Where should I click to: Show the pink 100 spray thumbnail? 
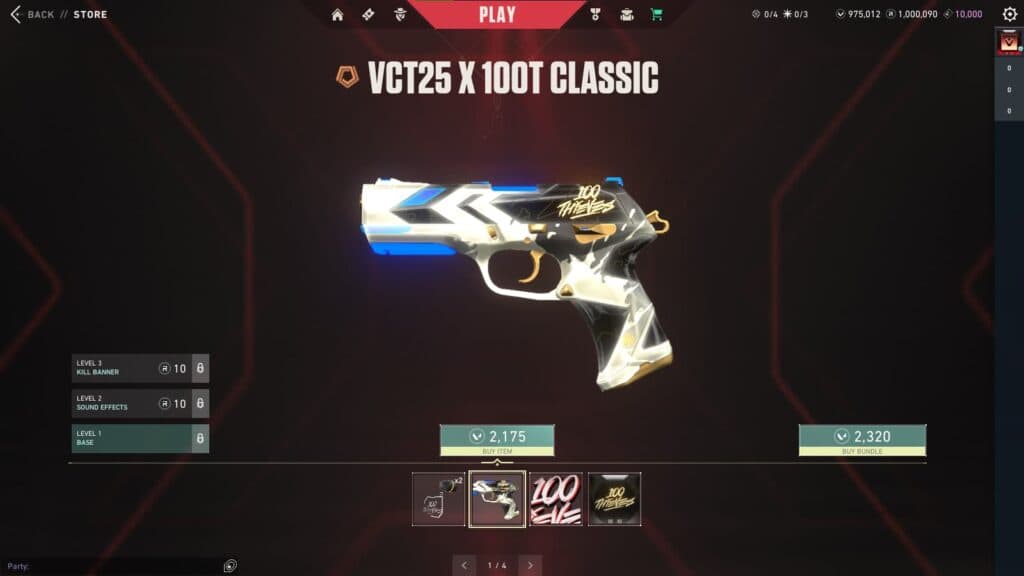click(x=556, y=499)
